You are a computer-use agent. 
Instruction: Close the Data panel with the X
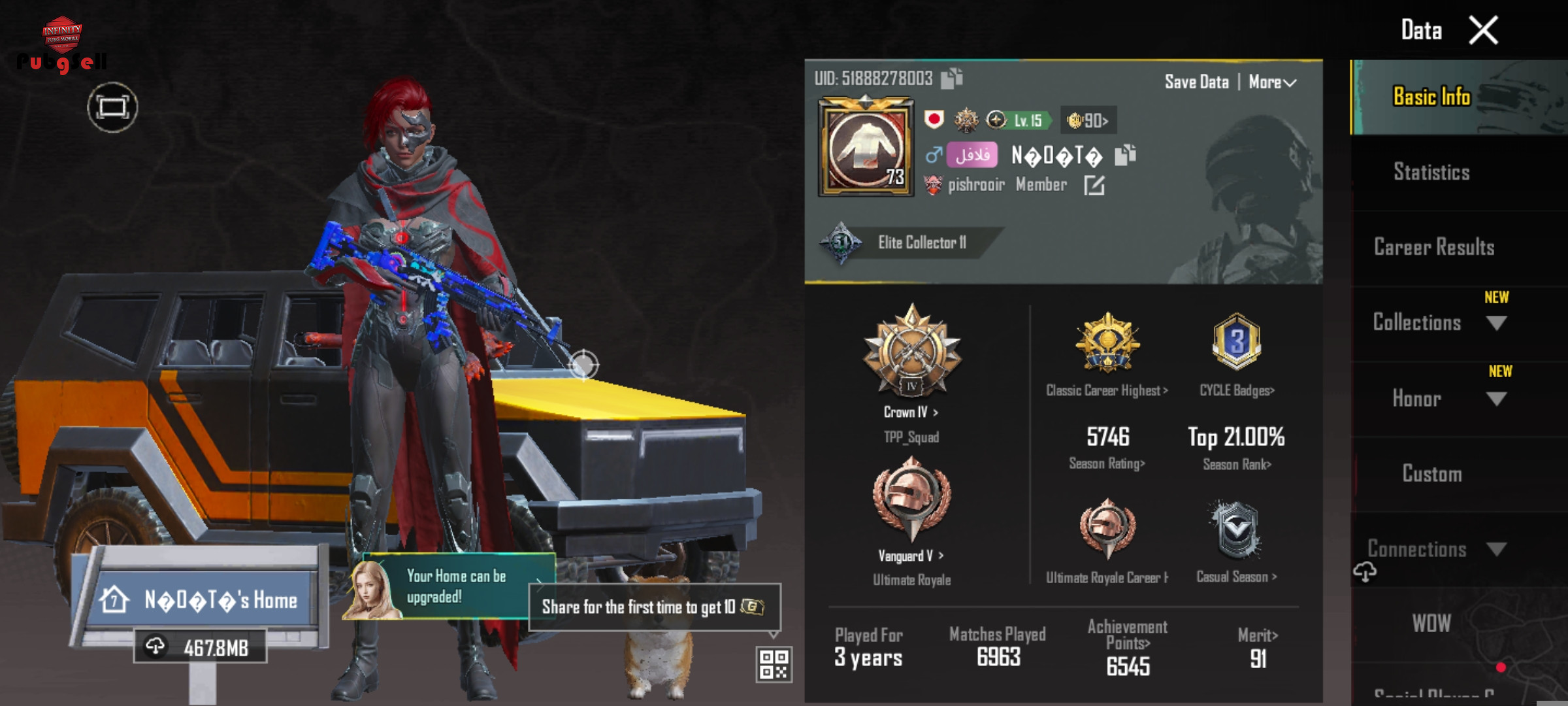point(1483,31)
